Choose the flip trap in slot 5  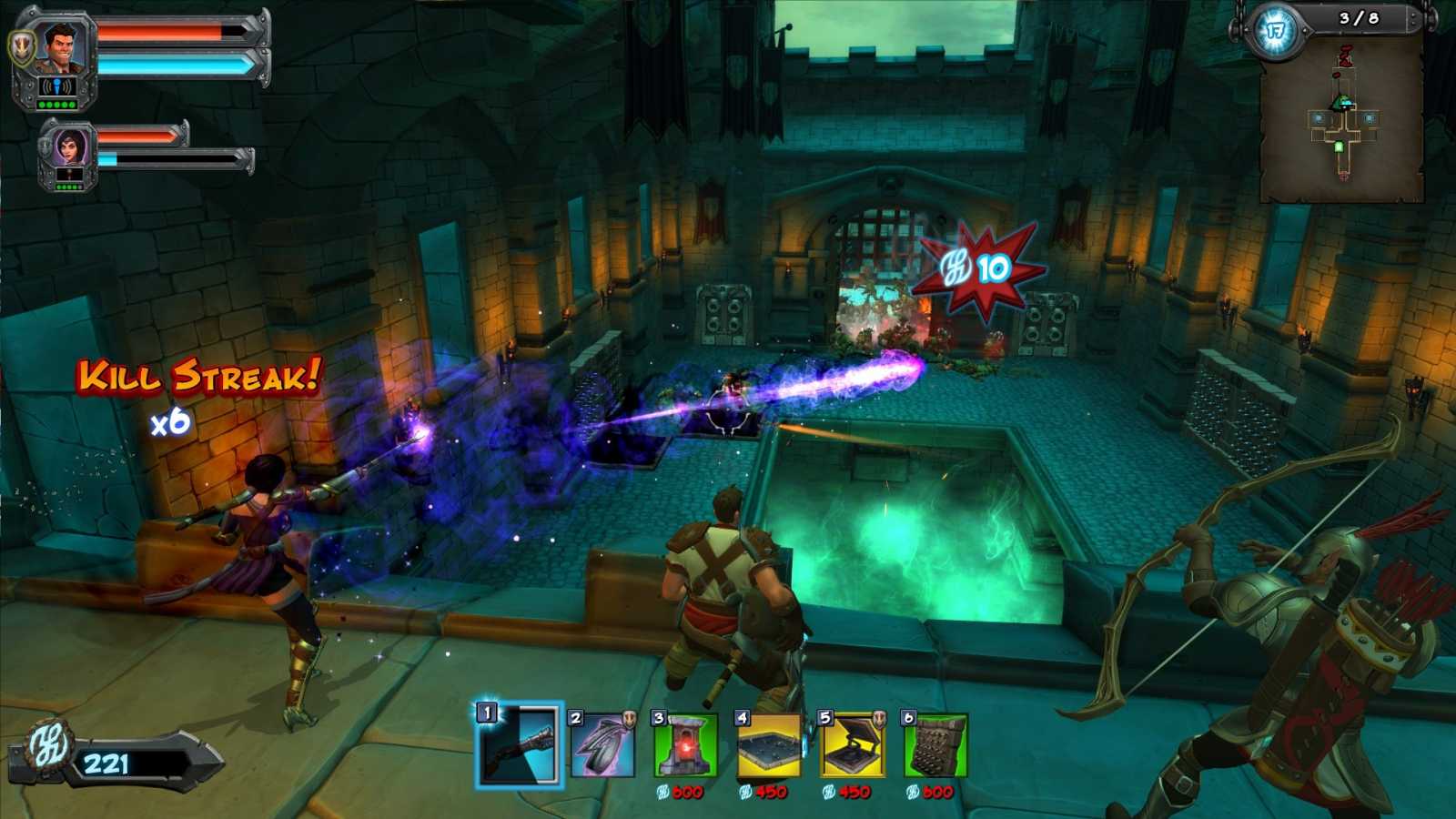[x=849, y=744]
